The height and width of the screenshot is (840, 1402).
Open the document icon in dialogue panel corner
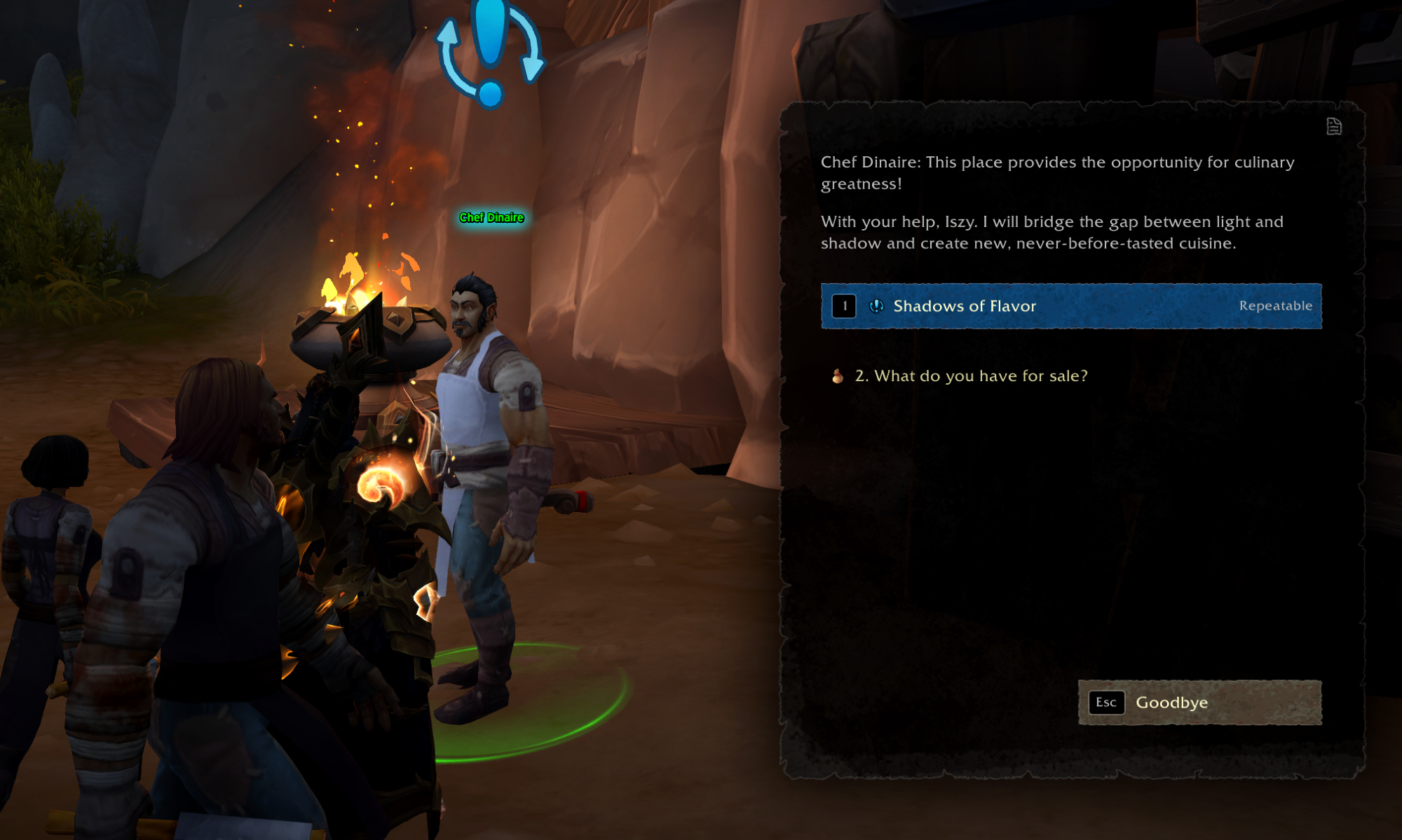(x=1333, y=127)
